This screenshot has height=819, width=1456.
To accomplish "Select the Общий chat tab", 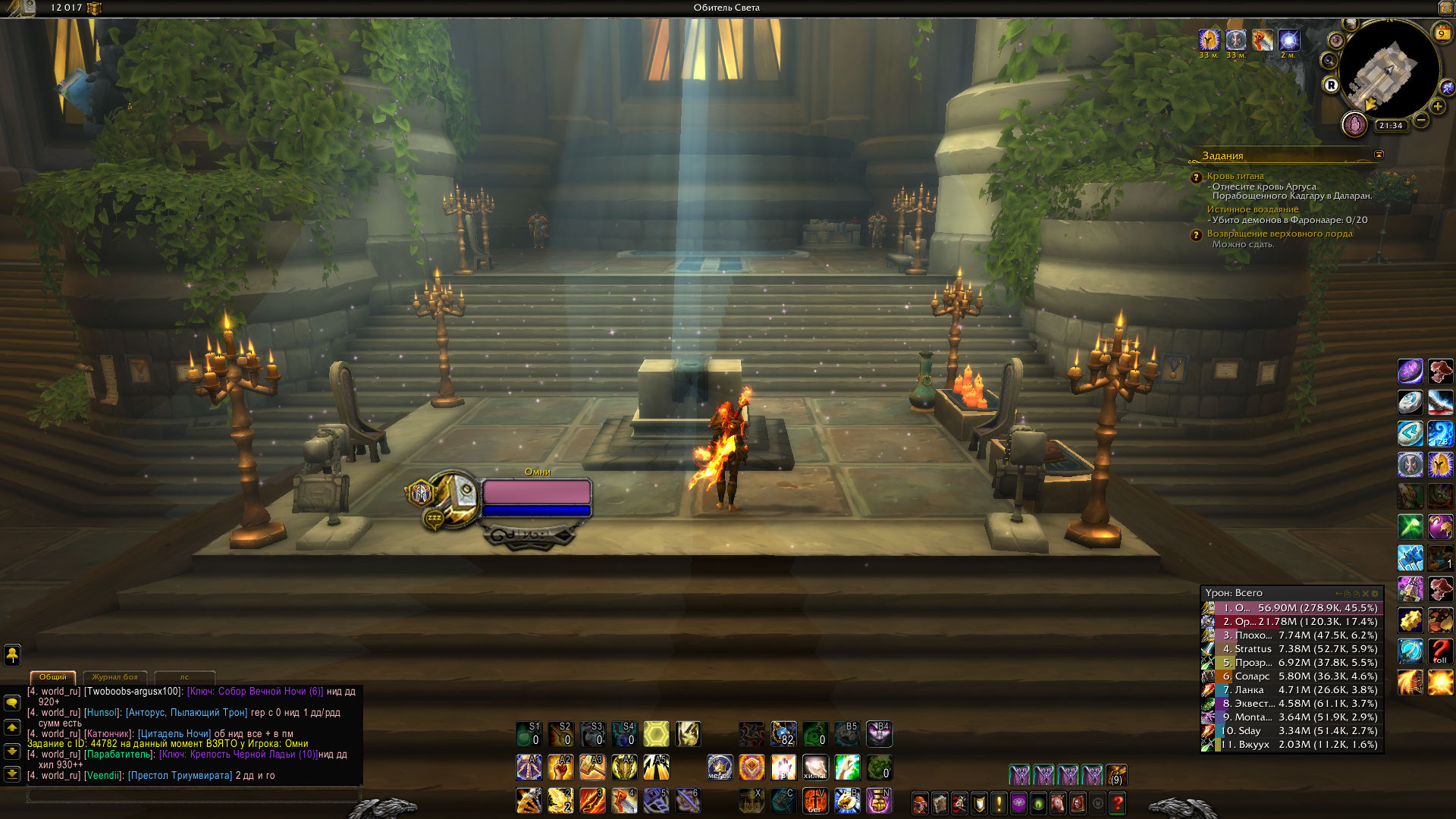I will [x=53, y=676].
